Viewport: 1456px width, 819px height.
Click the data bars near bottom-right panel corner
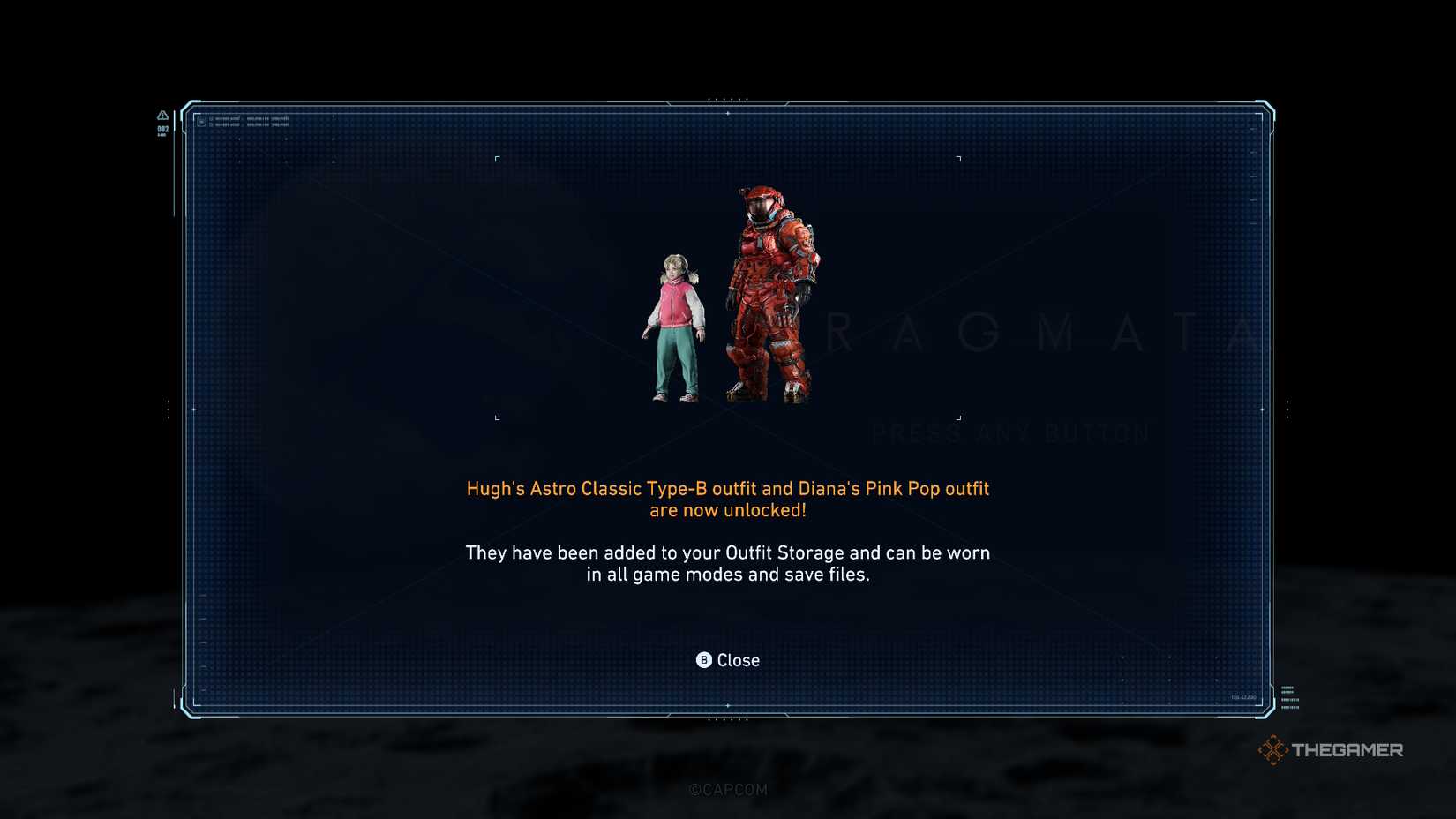point(1291,699)
